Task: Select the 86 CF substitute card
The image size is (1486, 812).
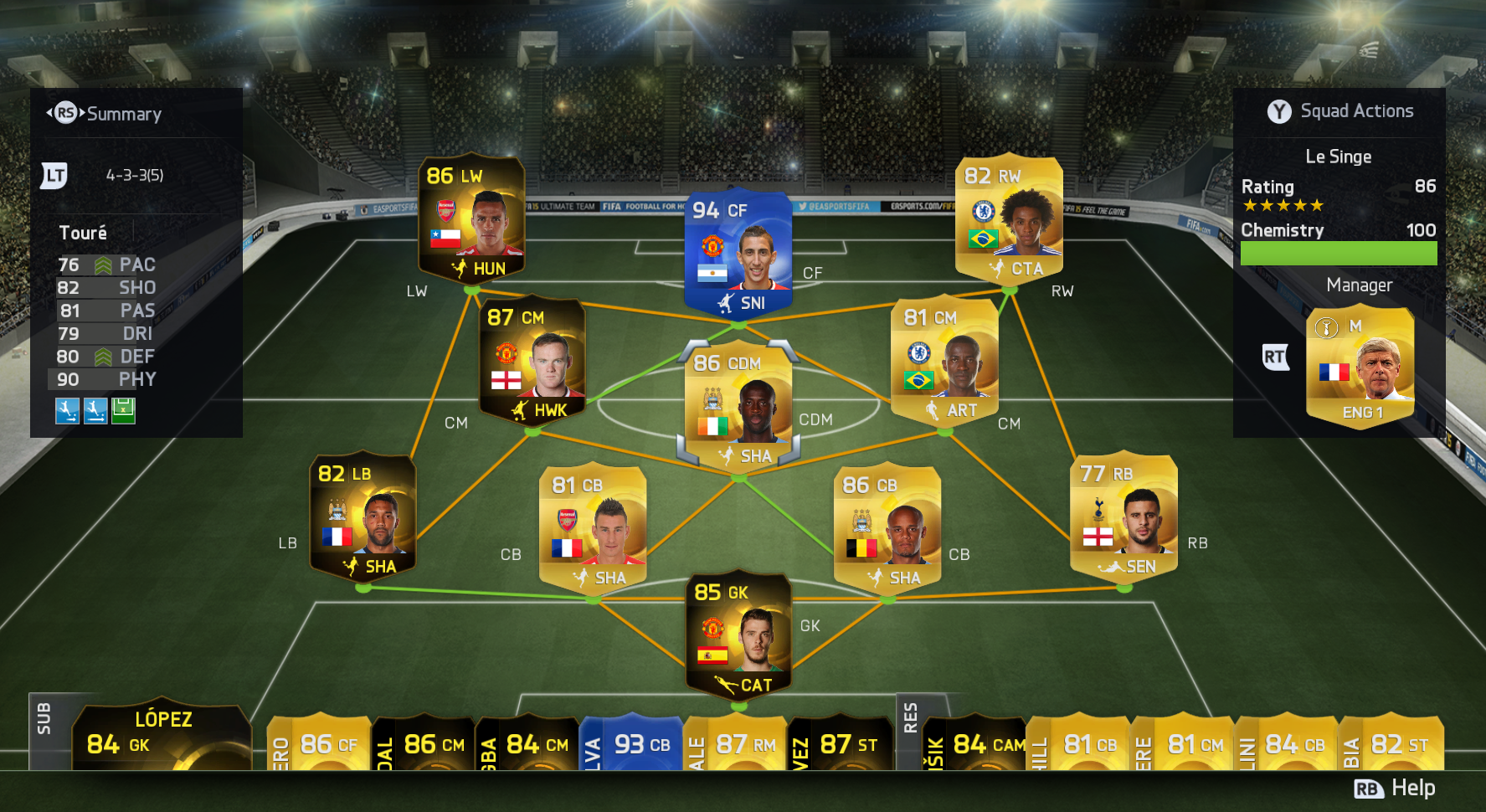Action: [319, 743]
